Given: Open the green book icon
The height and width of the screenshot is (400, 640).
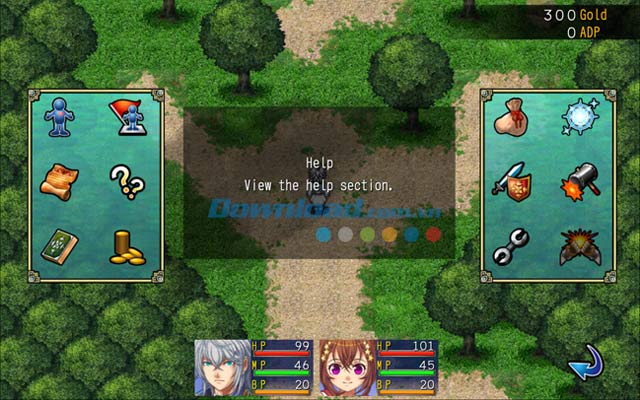Looking at the screenshot, I should (59, 245).
